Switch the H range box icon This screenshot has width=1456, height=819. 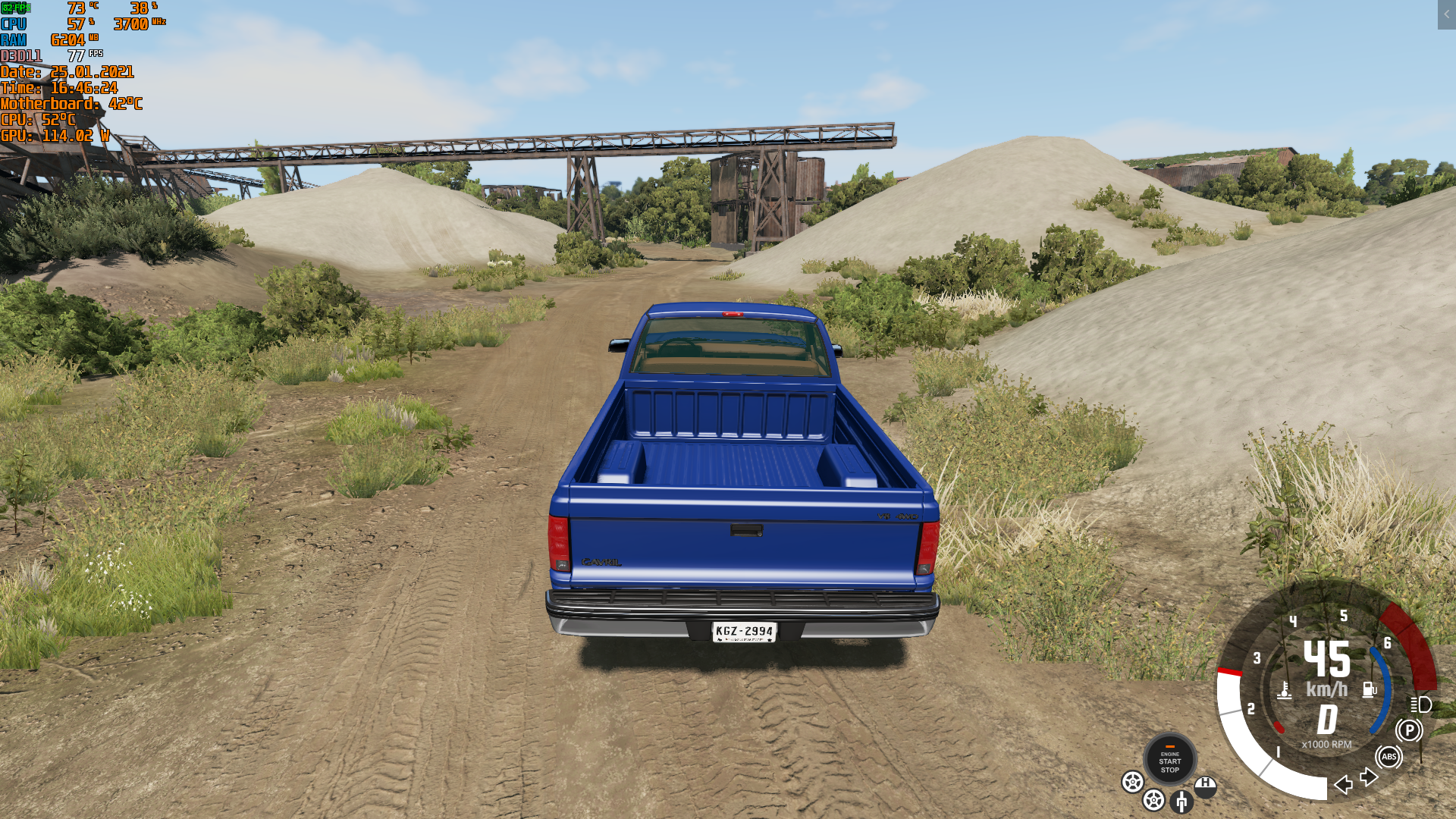click(x=1205, y=786)
